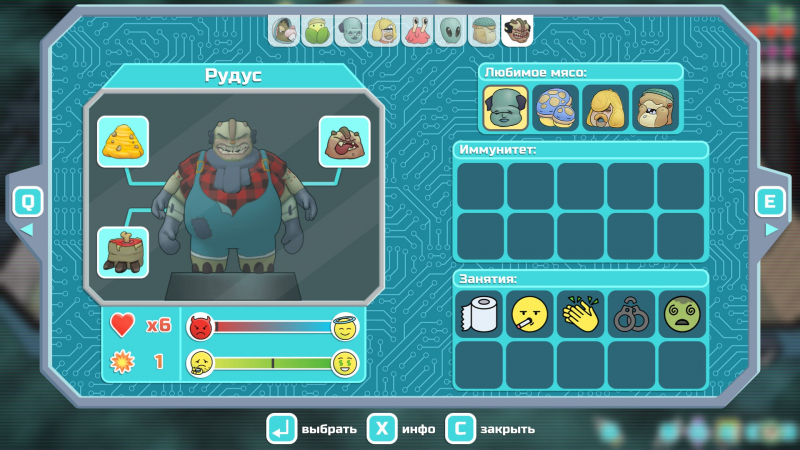The image size is (800, 450).
Task: Choose the pink crab creature tab
Action: pos(417,31)
